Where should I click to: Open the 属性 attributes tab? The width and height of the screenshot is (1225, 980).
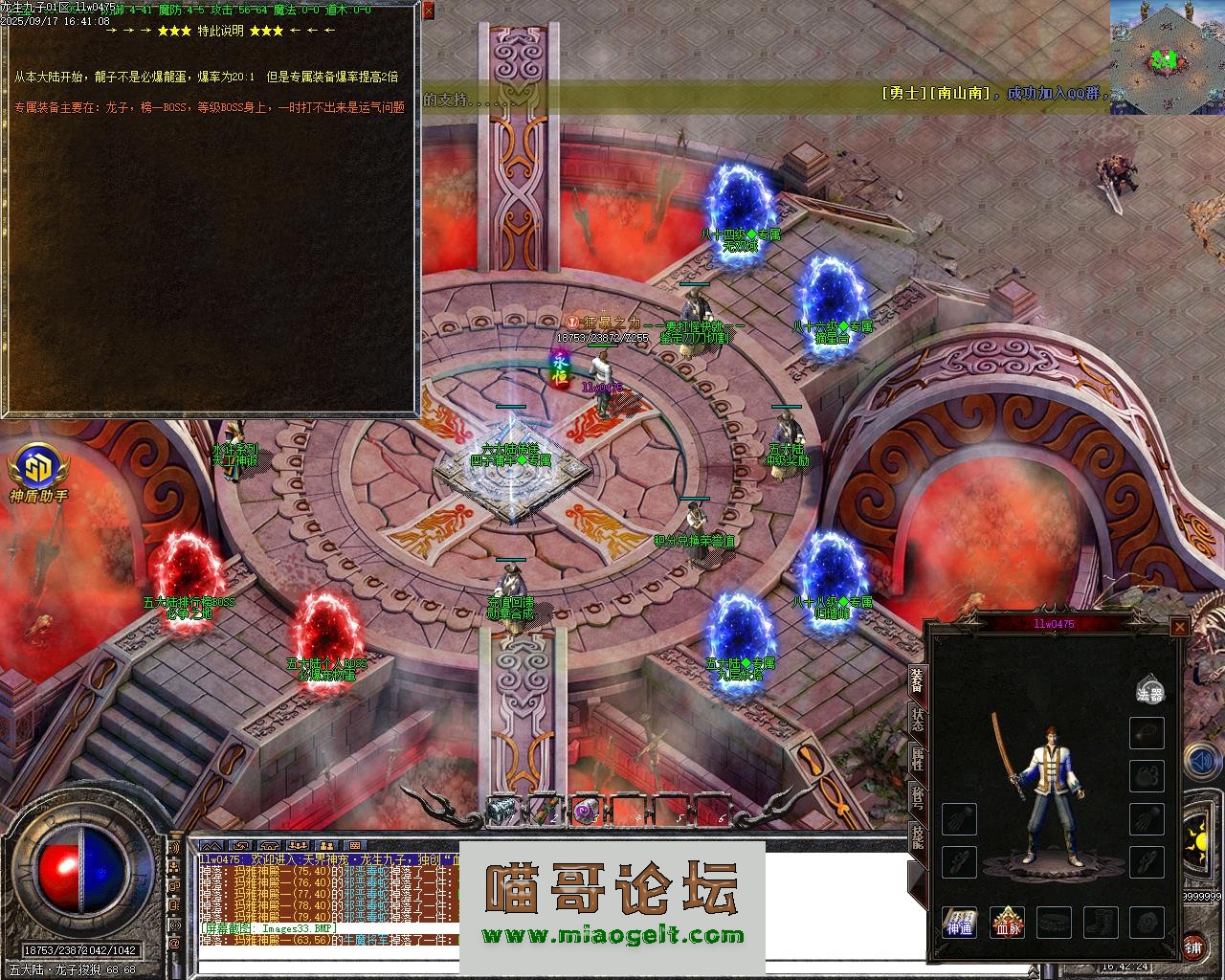917,759
